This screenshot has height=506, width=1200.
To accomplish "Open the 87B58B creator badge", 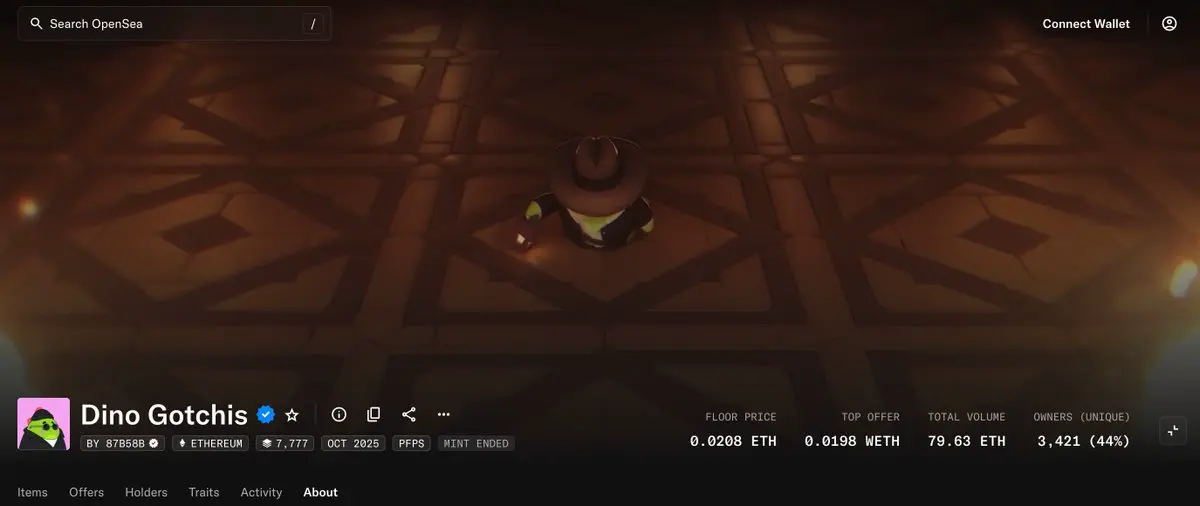I will [122, 443].
